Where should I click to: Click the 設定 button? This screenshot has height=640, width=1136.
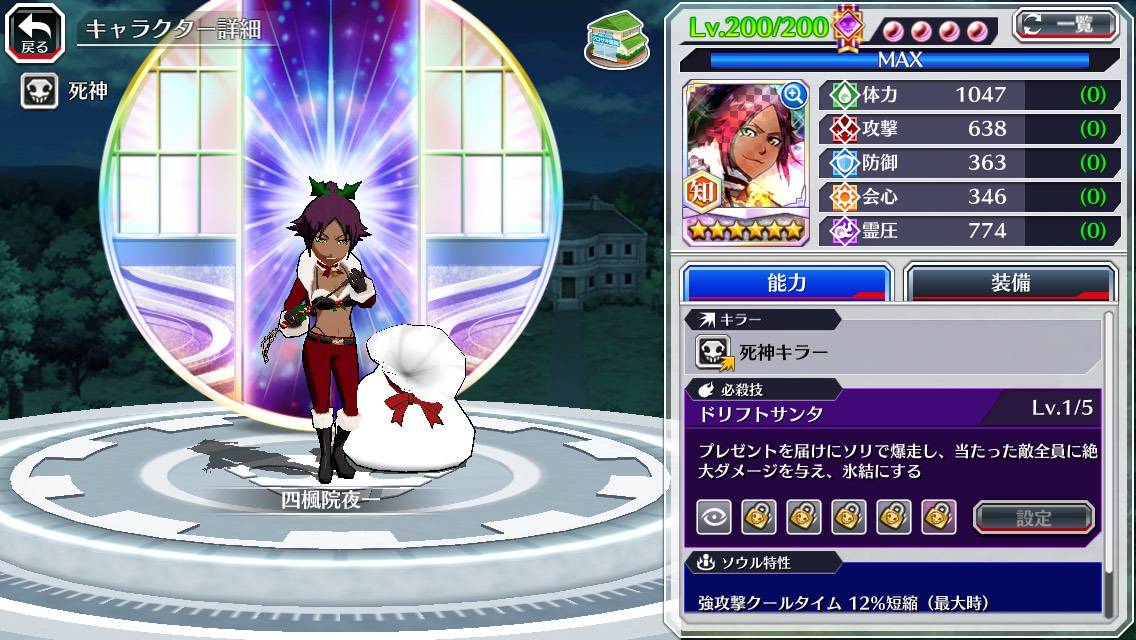tap(1034, 517)
